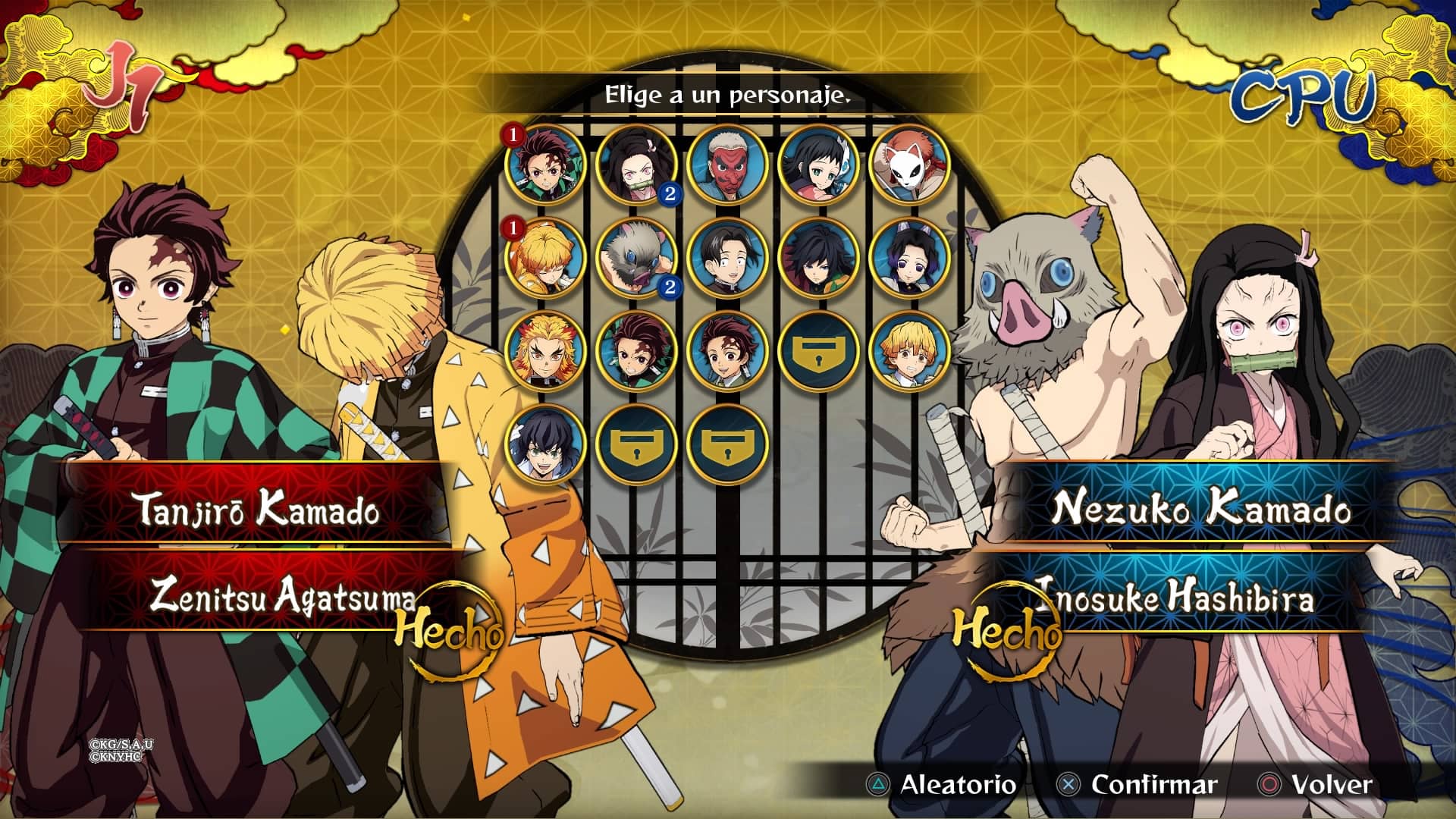1456x819 pixels.
Task: Choose the Academy Zenitsu portrait in white shirt
Action: click(x=908, y=350)
